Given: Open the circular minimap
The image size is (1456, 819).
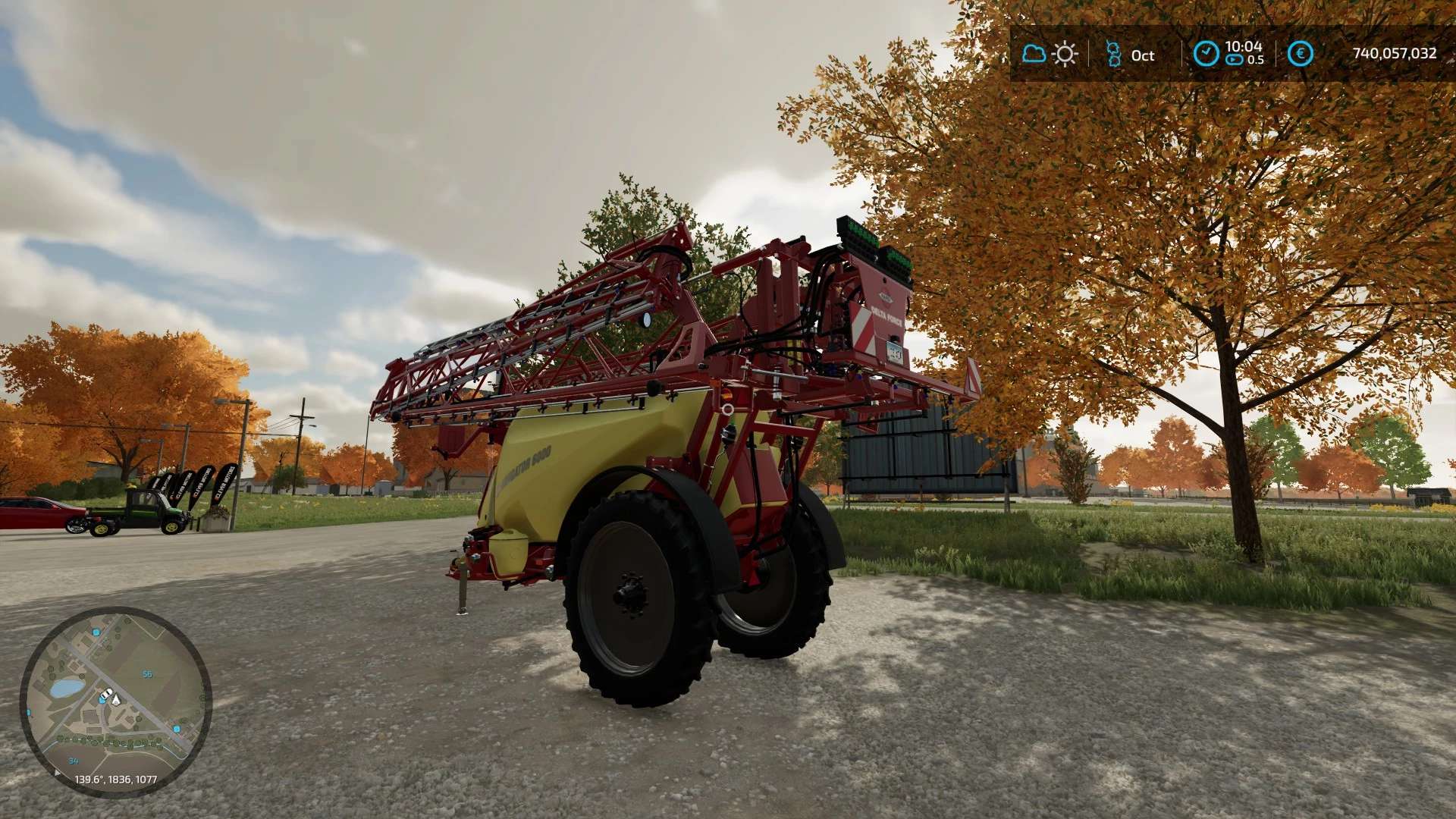Looking at the screenshot, I should pos(115,701).
